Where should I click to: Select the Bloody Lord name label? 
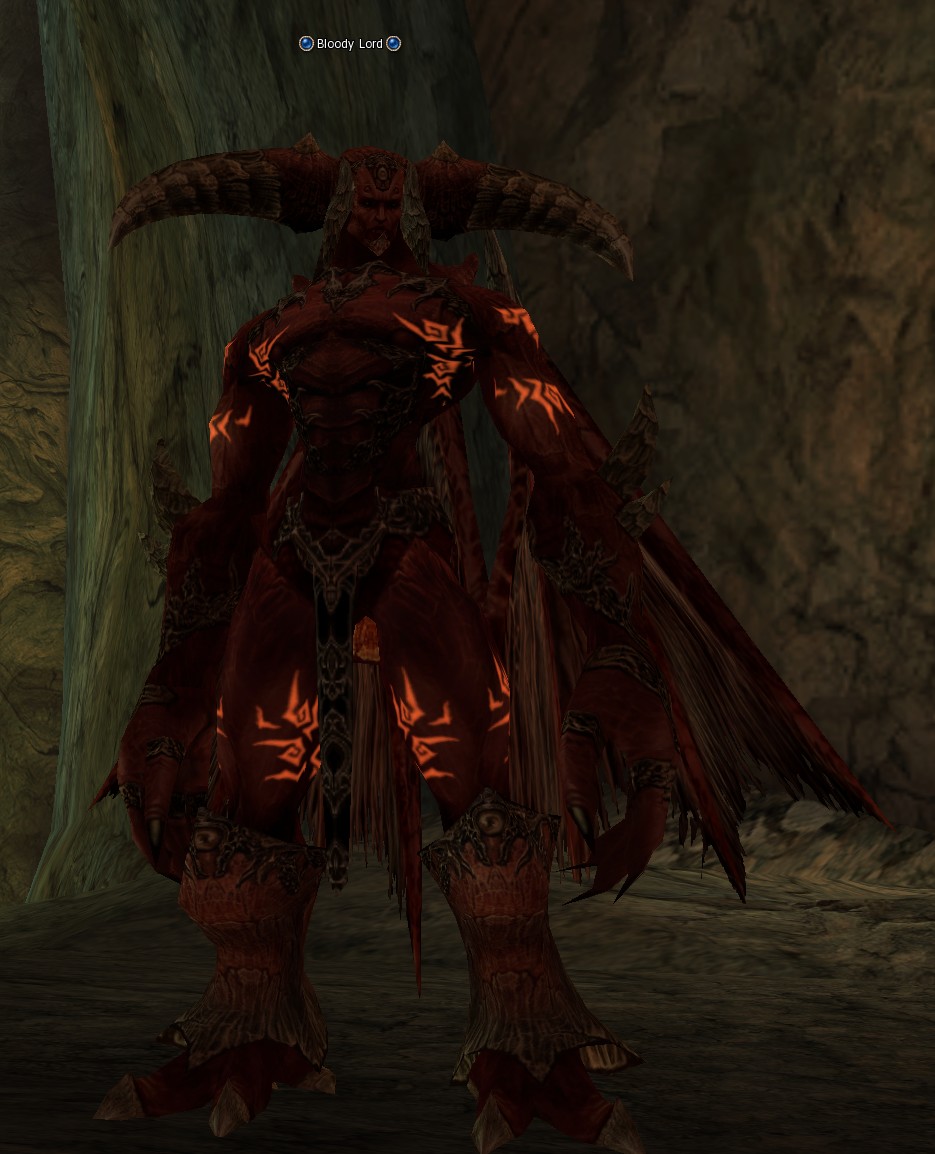click(x=350, y=44)
